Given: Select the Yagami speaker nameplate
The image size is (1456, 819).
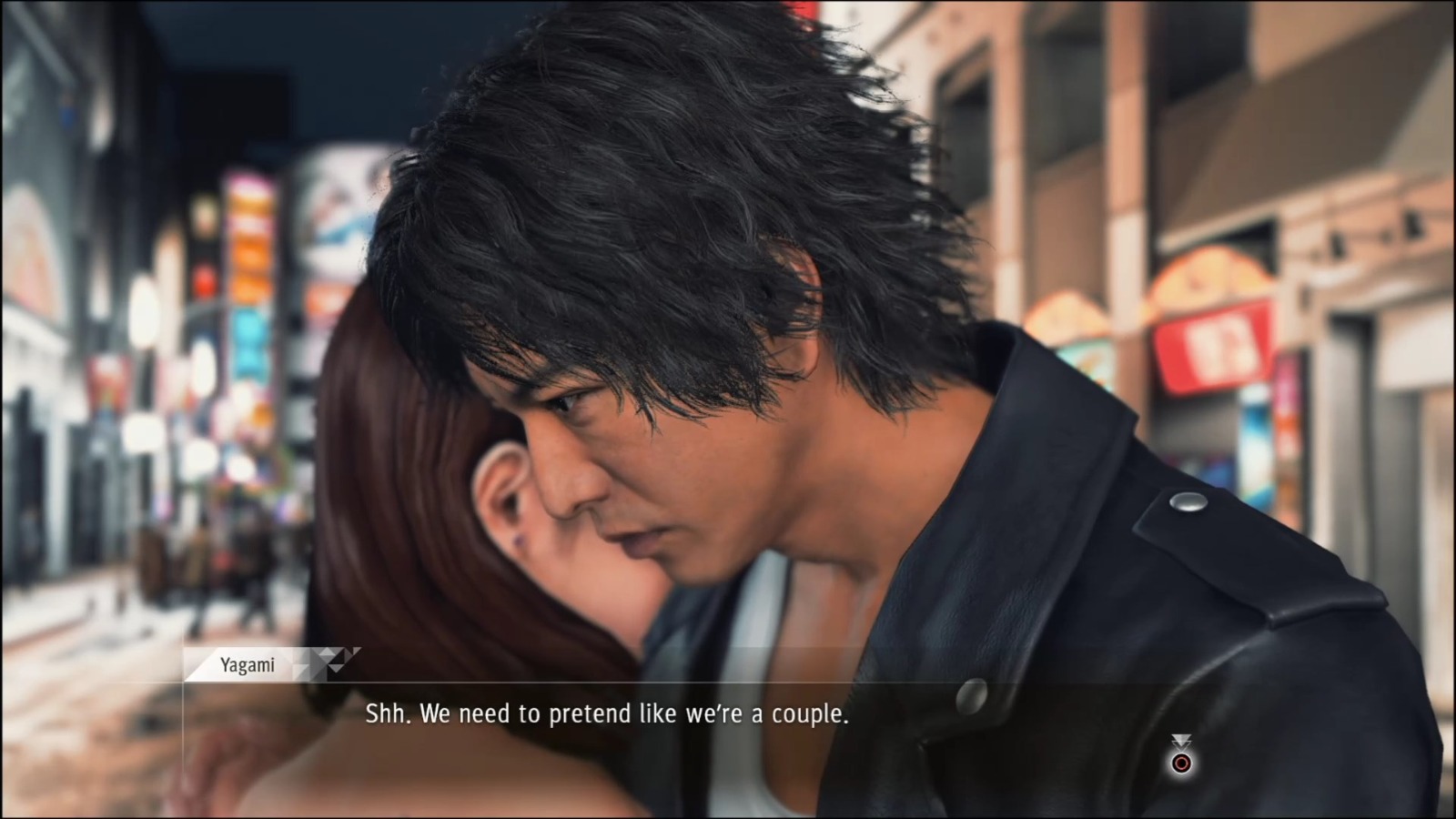Looking at the screenshot, I should (x=248, y=665).
